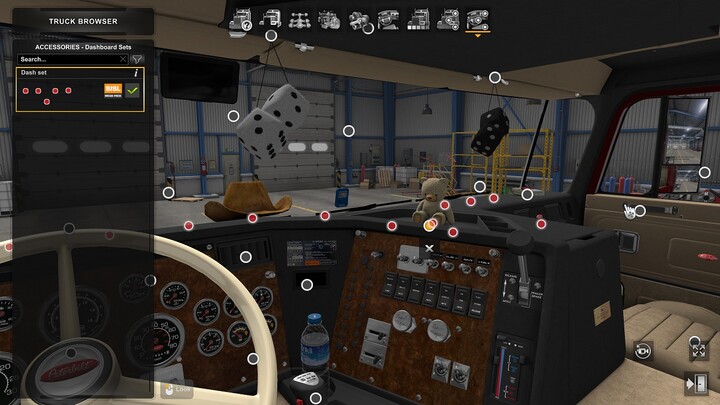This screenshot has height=405, width=720.
Task: Select the engine category icon
Action: coord(329,19)
